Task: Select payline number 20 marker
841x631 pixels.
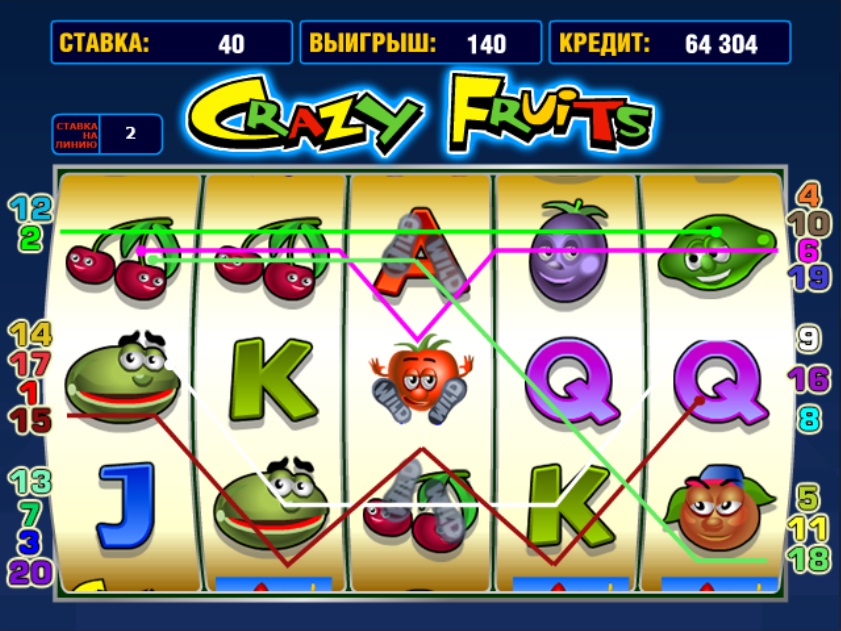Action: click(x=30, y=572)
